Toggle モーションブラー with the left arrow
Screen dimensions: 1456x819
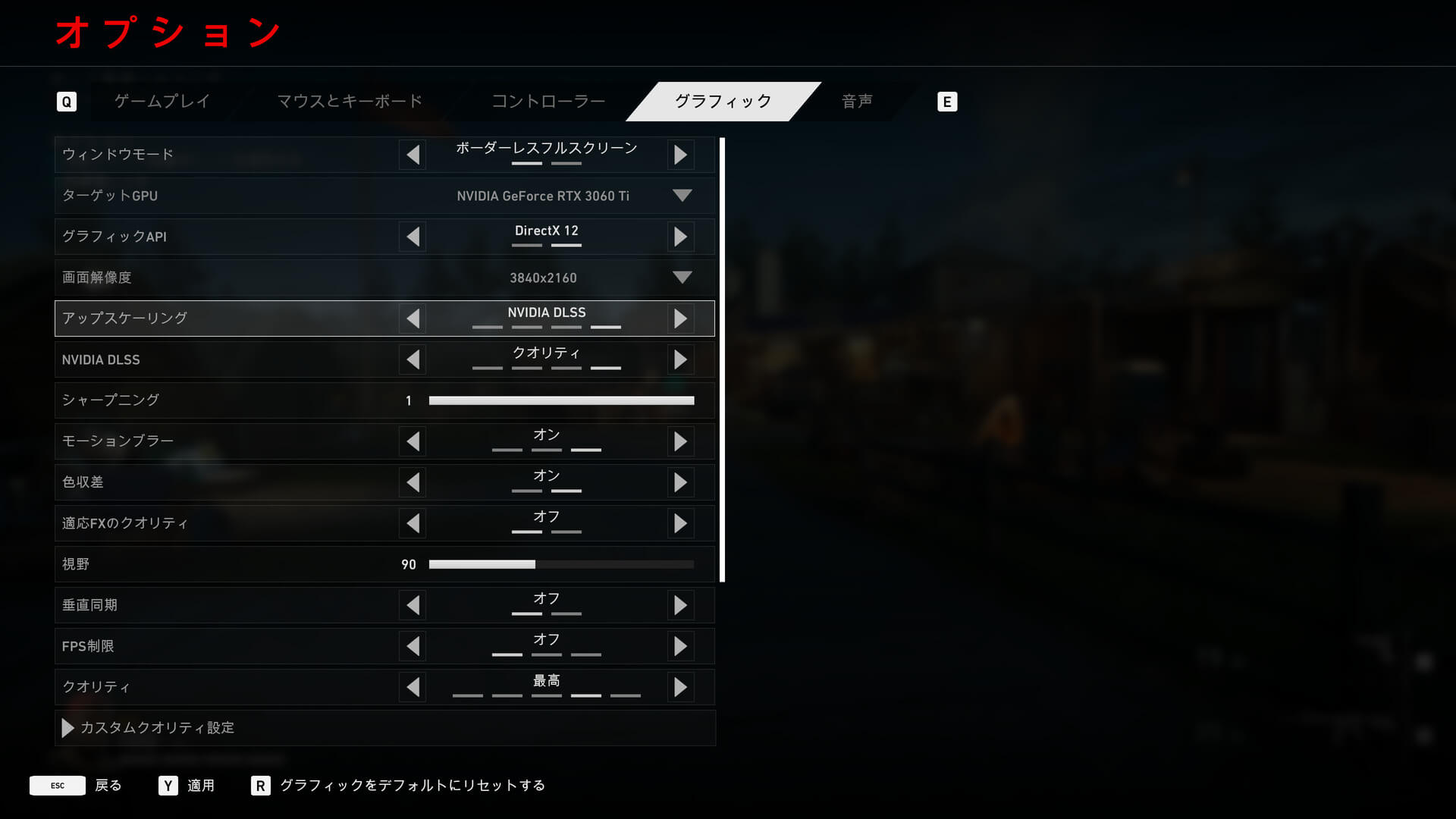pyautogui.click(x=413, y=441)
